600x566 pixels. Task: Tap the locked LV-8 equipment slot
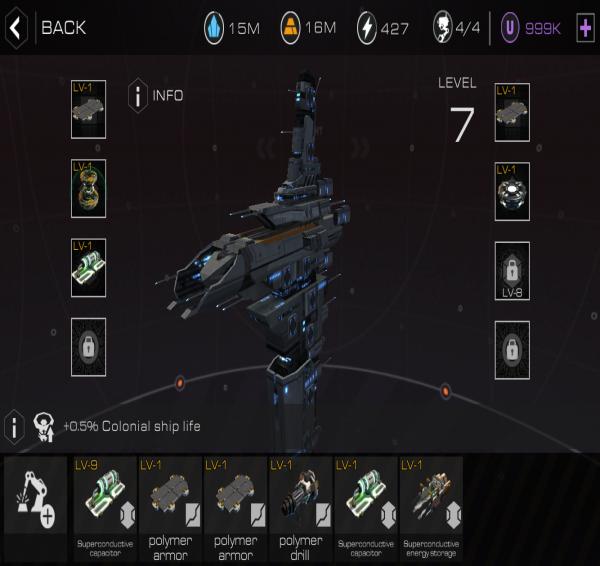pyautogui.click(x=512, y=269)
